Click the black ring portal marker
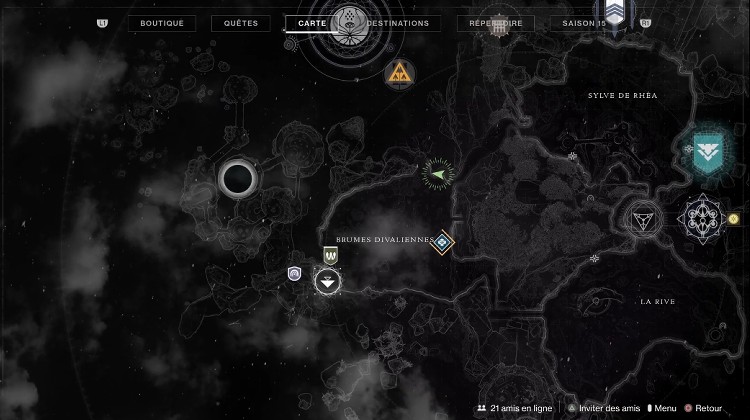750x420 pixels. tap(238, 179)
